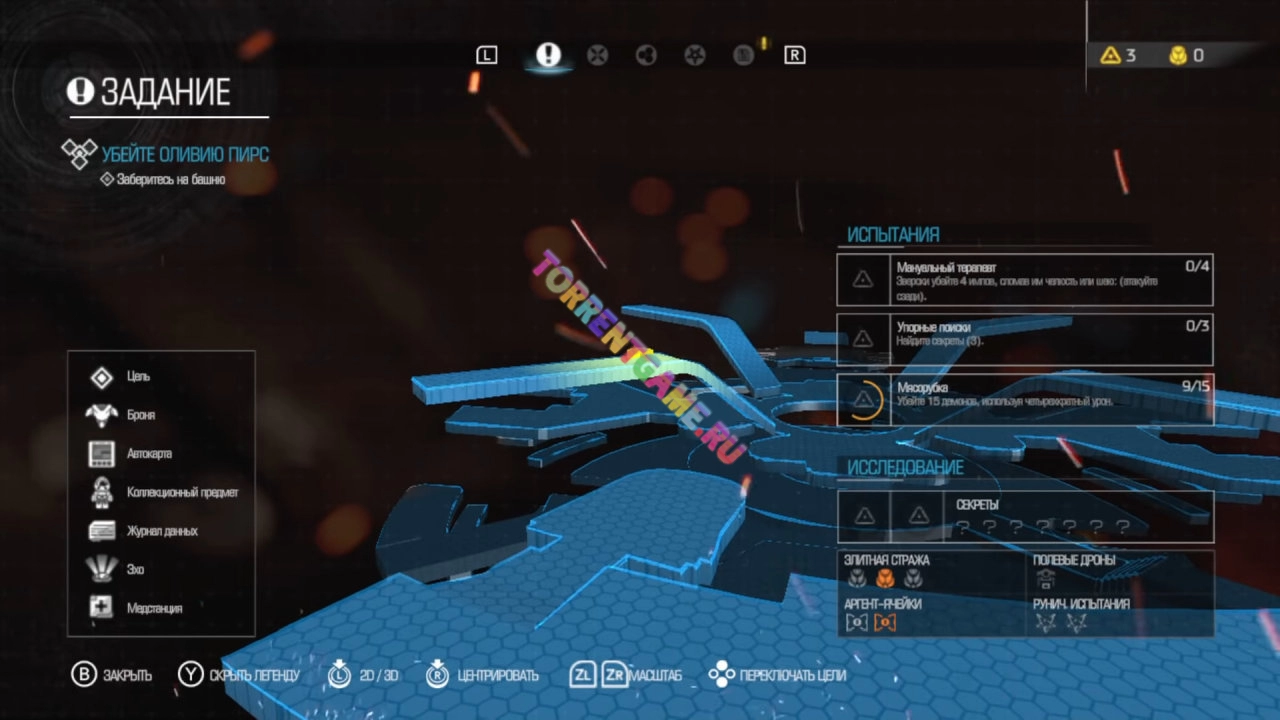Screen dimensions: 1280x720
Task: Choose the Журнал данных legend entry
Action: (x=162, y=531)
